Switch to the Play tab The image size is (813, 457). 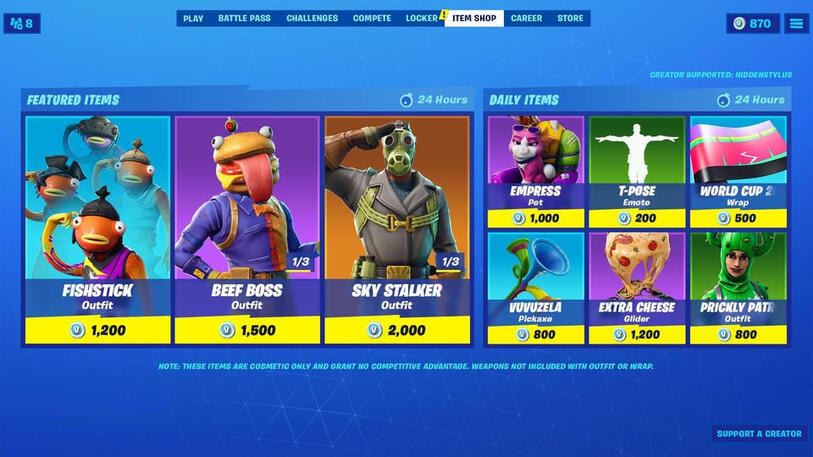pos(193,18)
